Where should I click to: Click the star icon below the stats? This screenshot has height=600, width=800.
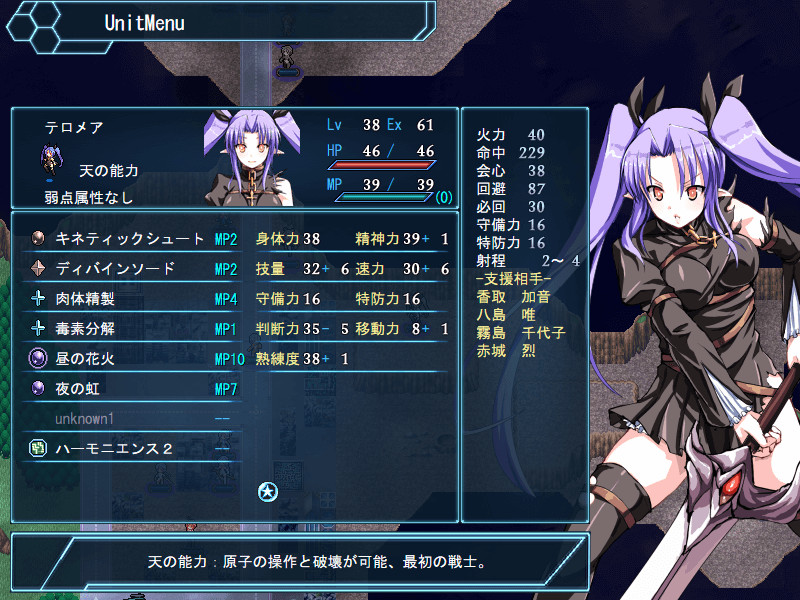coord(267,490)
